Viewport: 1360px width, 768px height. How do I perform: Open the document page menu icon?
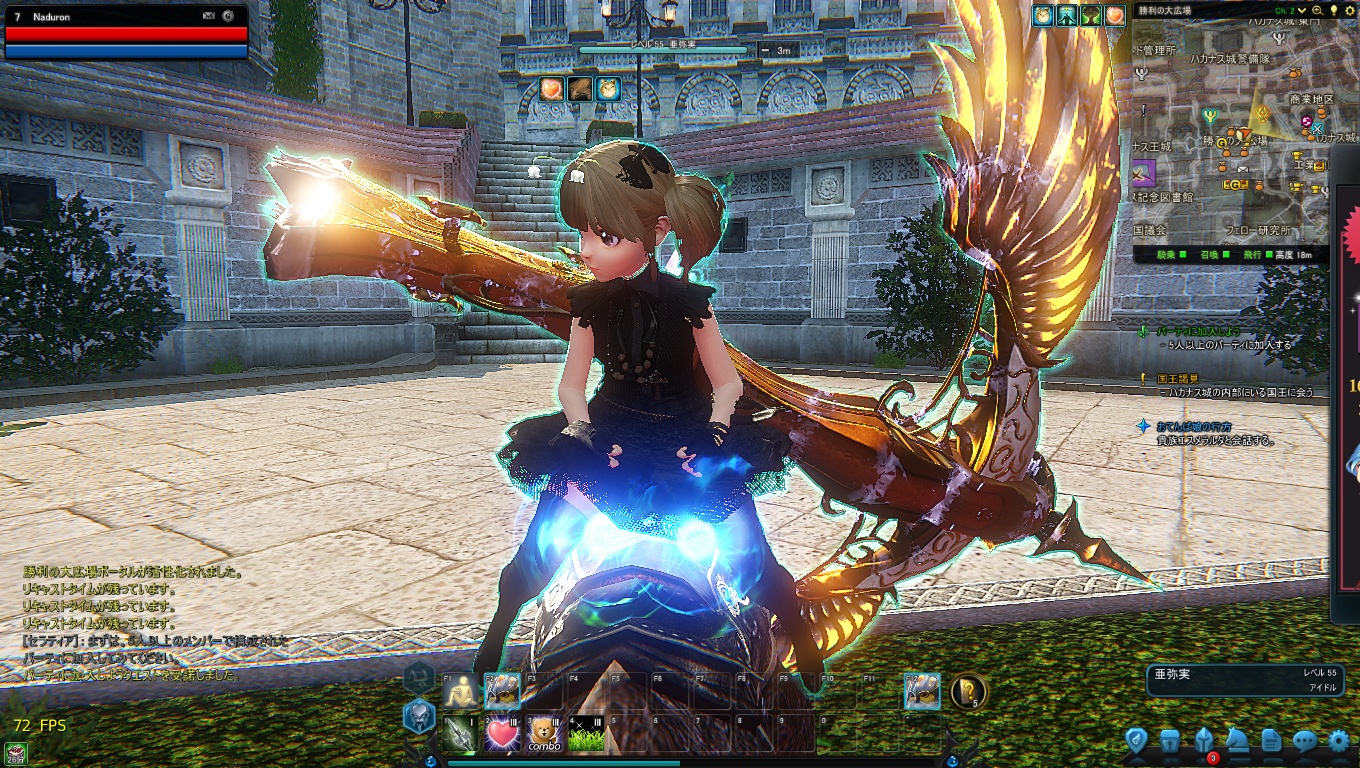(1271, 741)
